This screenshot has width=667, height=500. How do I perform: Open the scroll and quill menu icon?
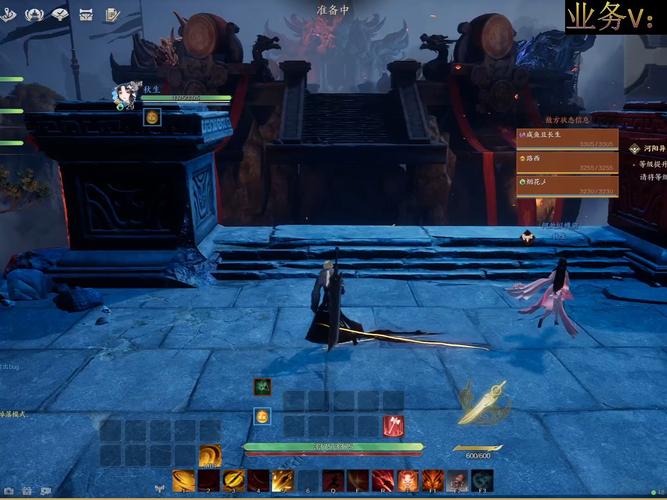tap(112, 14)
